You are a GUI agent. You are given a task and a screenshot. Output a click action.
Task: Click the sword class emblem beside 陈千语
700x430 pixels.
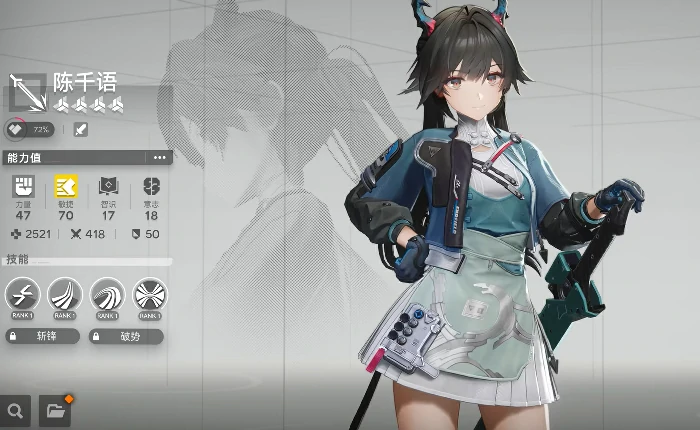pos(28,92)
